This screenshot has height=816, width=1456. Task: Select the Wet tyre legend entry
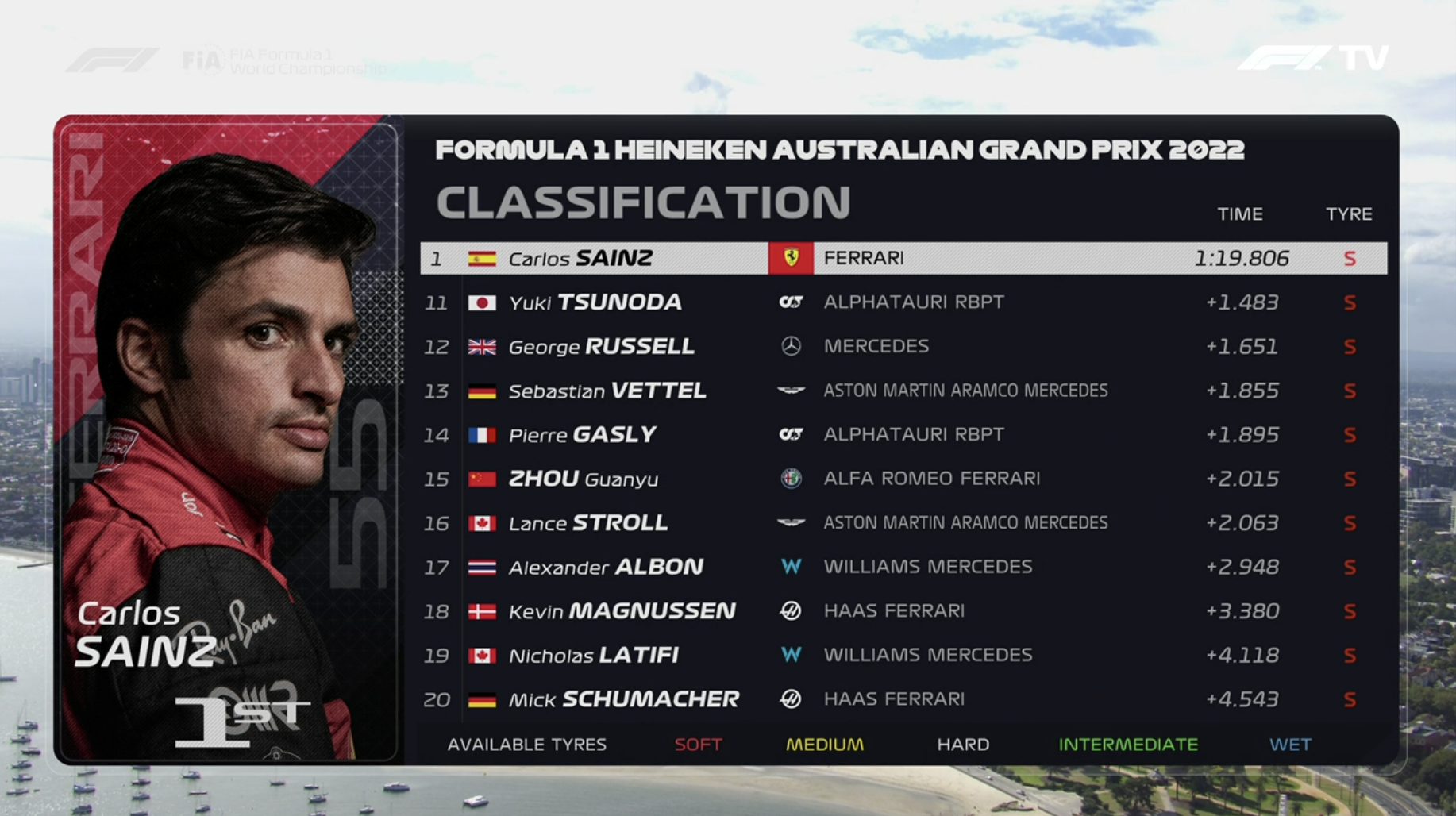click(1290, 745)
